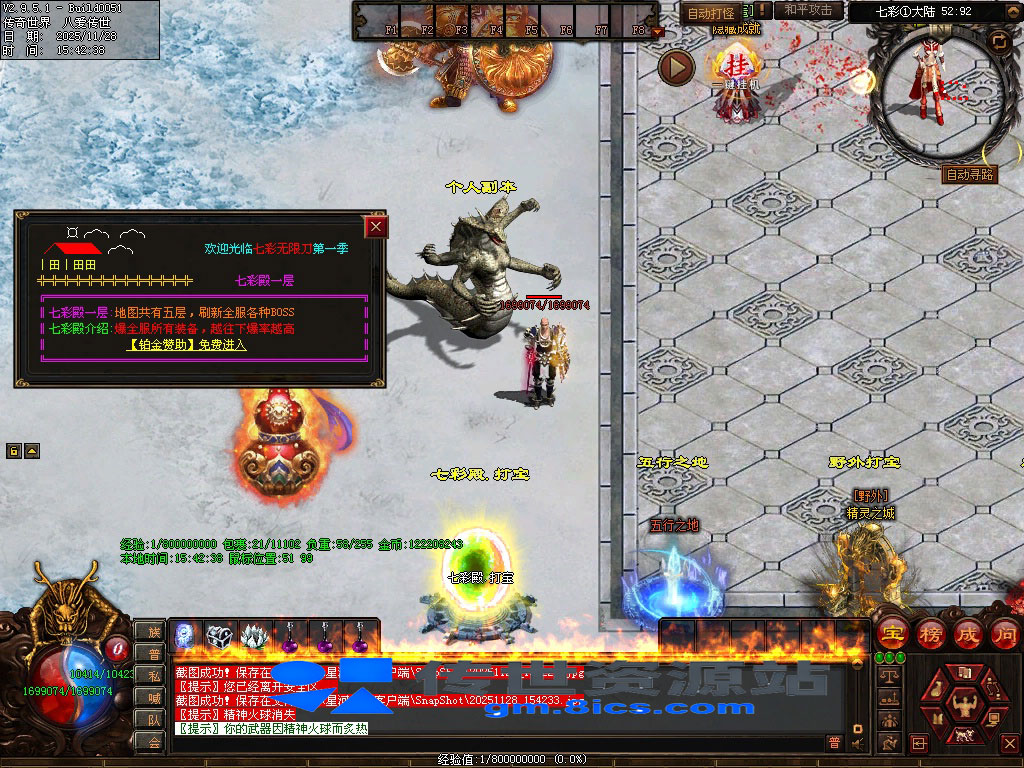Use the treasure chest item slot
Image resolution: width=1024 pixels, height=768 pixels.
(220, 636)
